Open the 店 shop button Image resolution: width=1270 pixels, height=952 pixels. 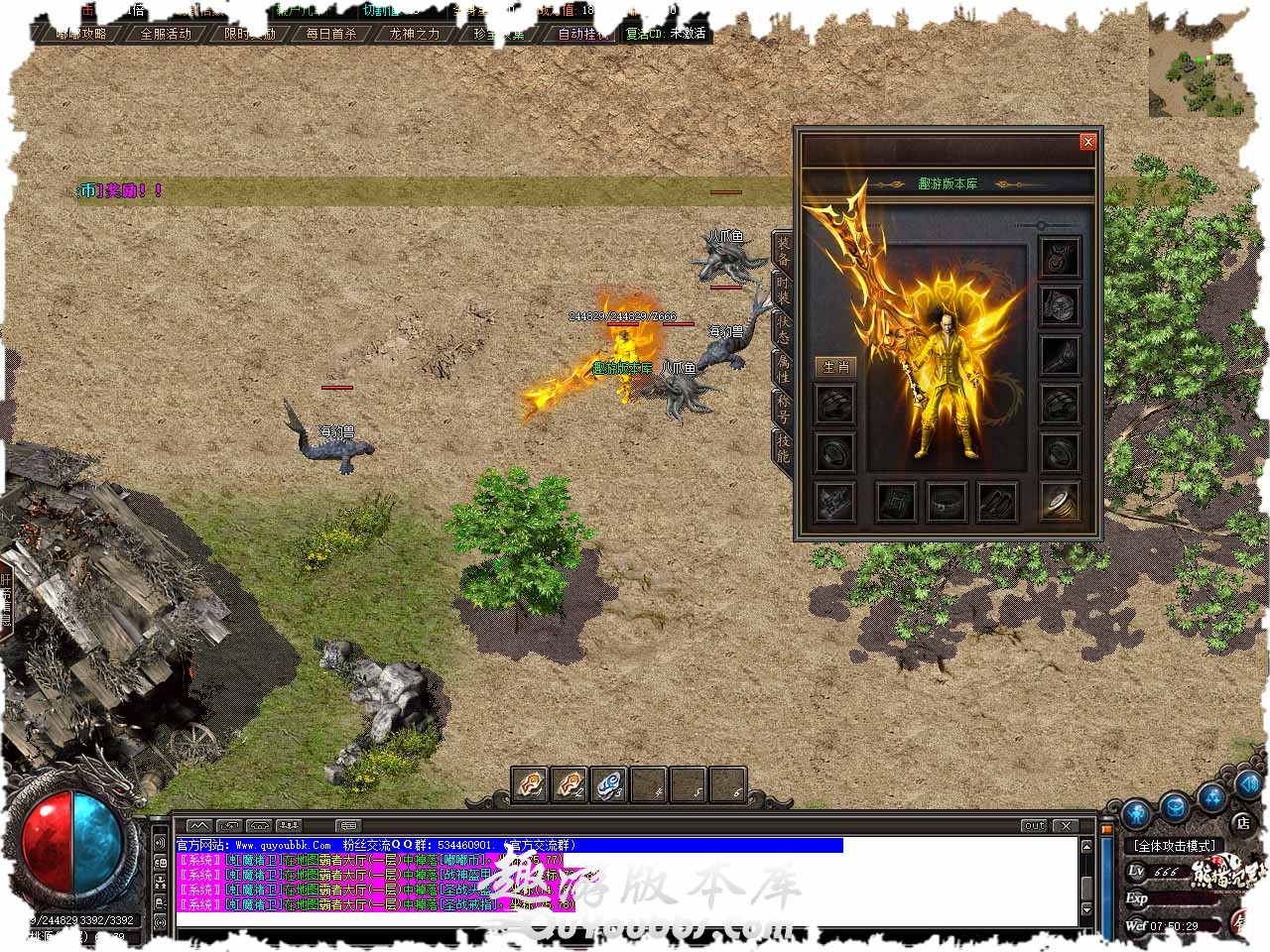(x=1243, y=822)
